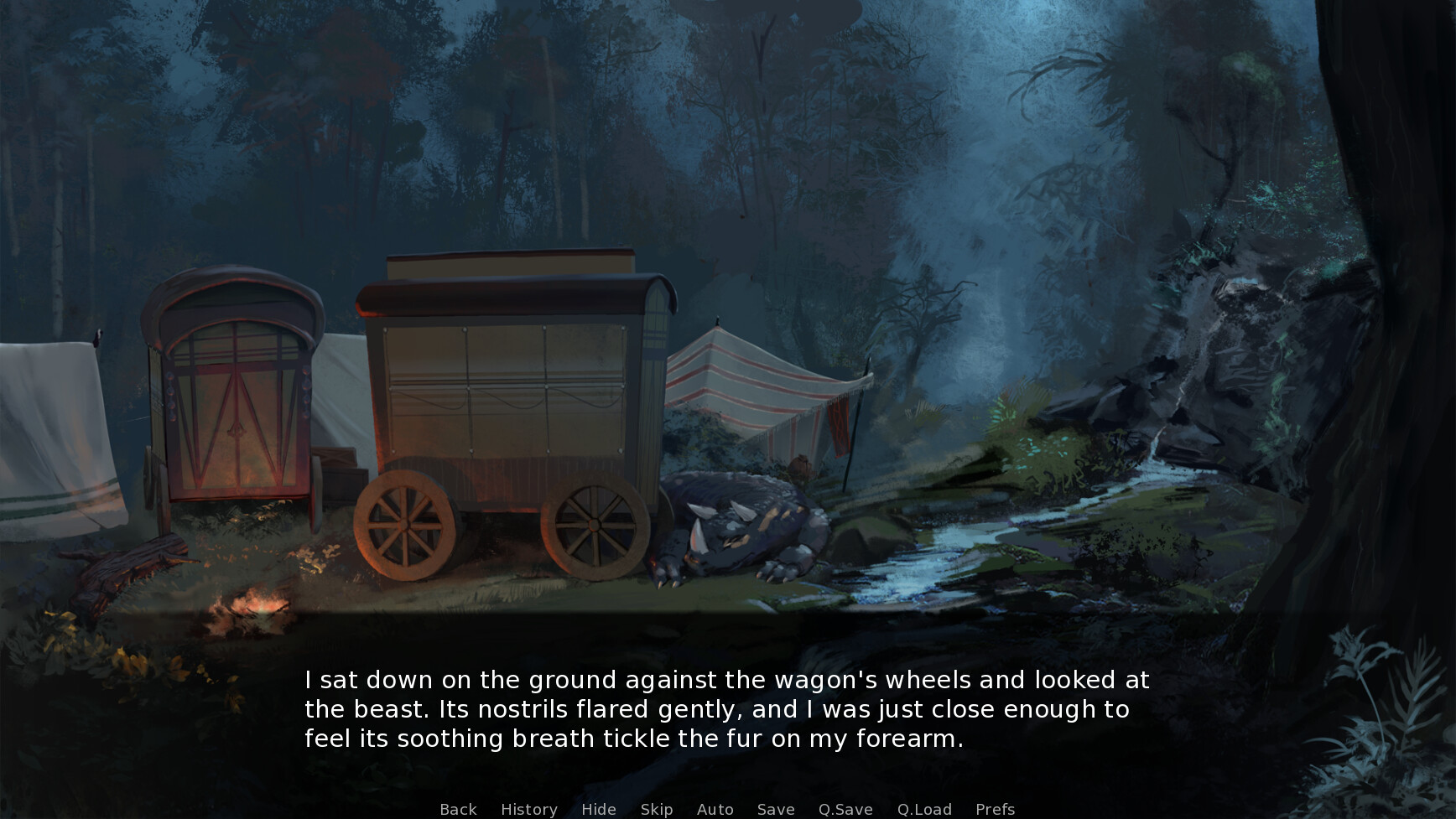
Task: Open the dialogue History log
Action: click(528, 809)
